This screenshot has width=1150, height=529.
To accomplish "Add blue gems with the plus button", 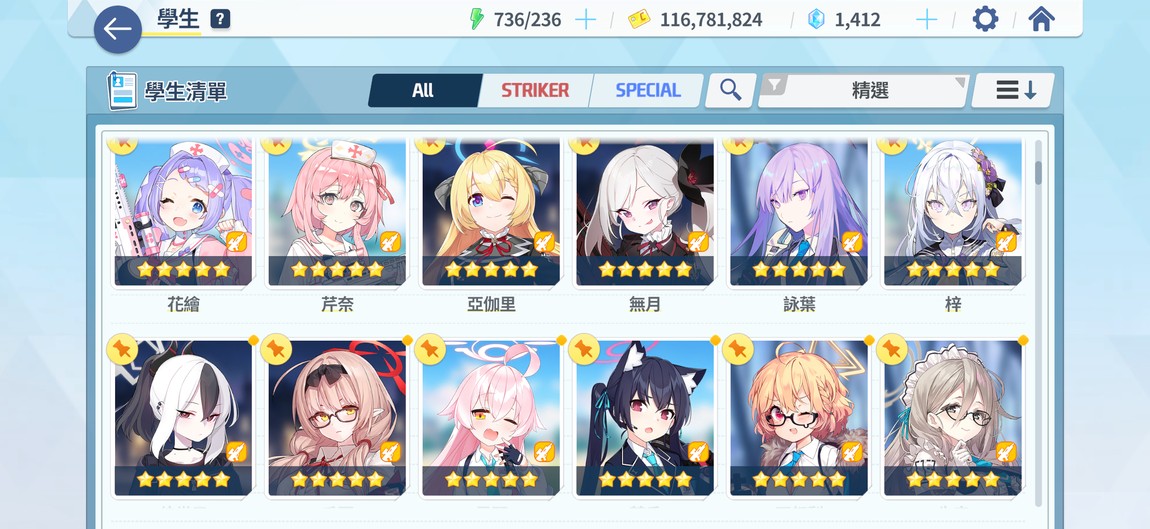I will coord(927,20).
